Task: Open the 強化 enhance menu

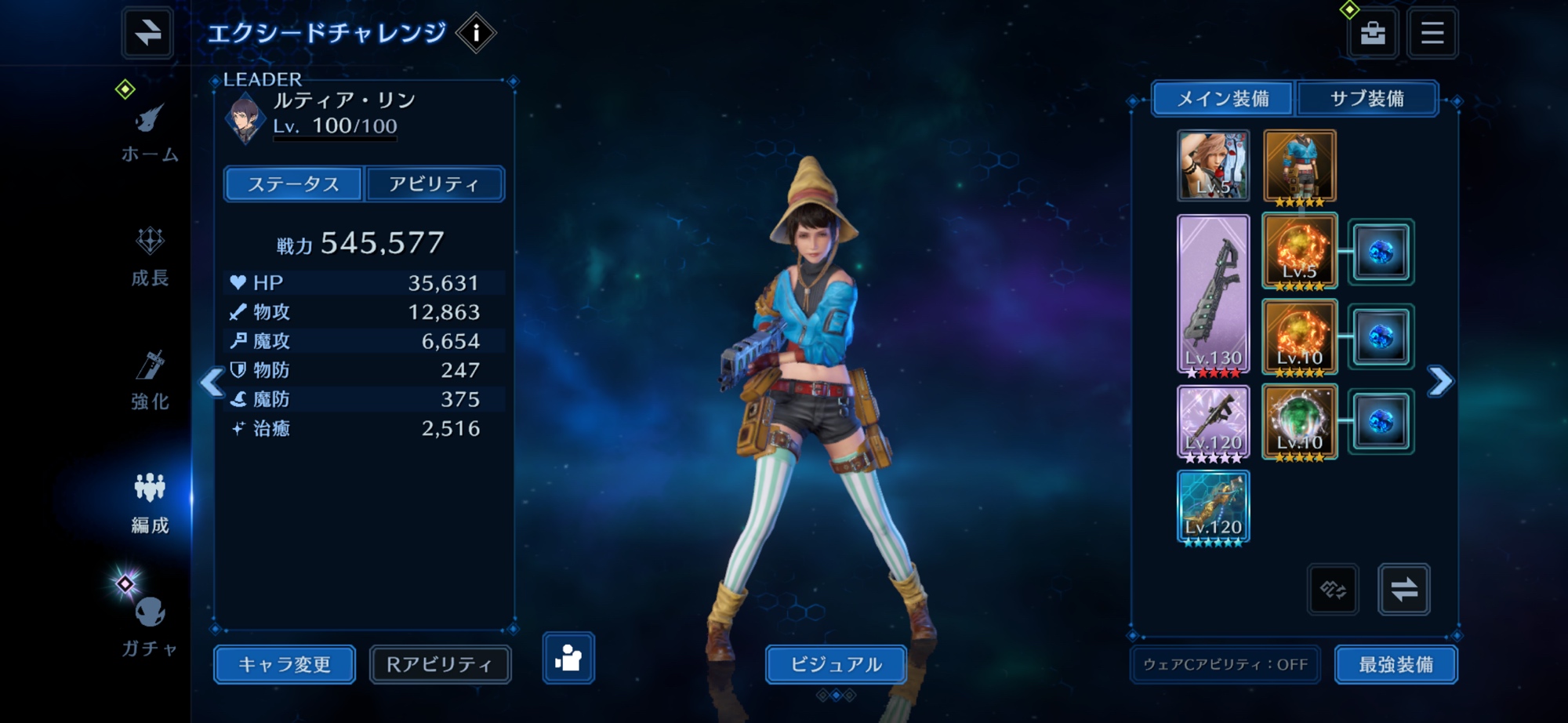Action: 150,380
